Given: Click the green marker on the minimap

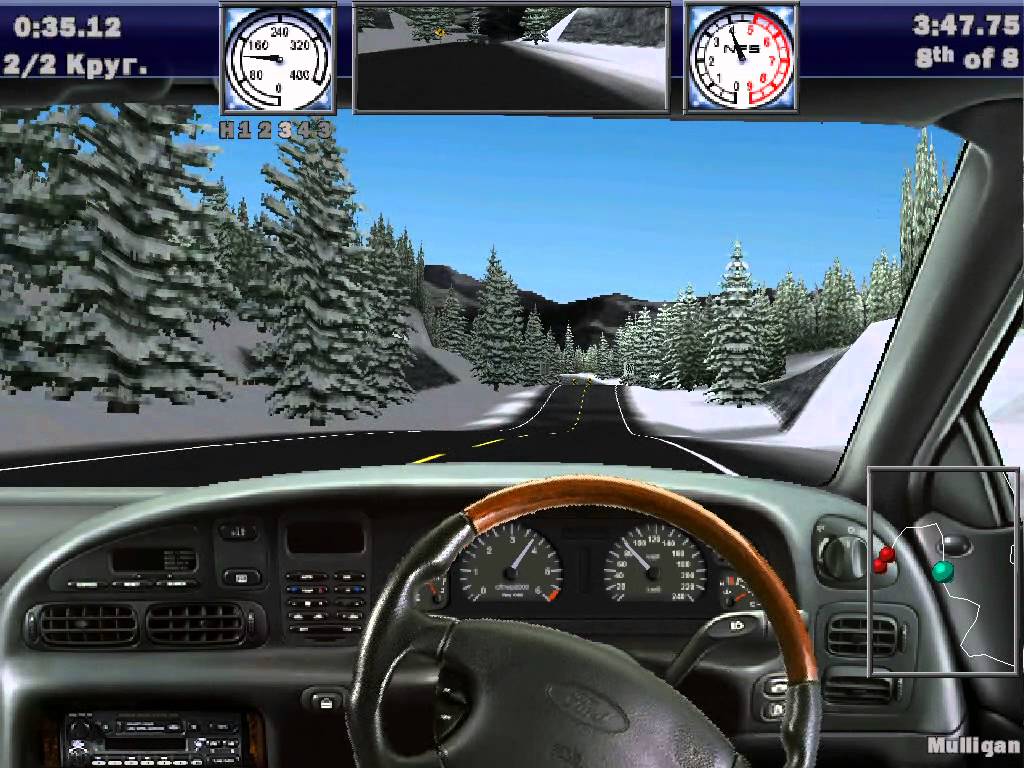Looking at the screenshot, I should [x=942, y=571].
